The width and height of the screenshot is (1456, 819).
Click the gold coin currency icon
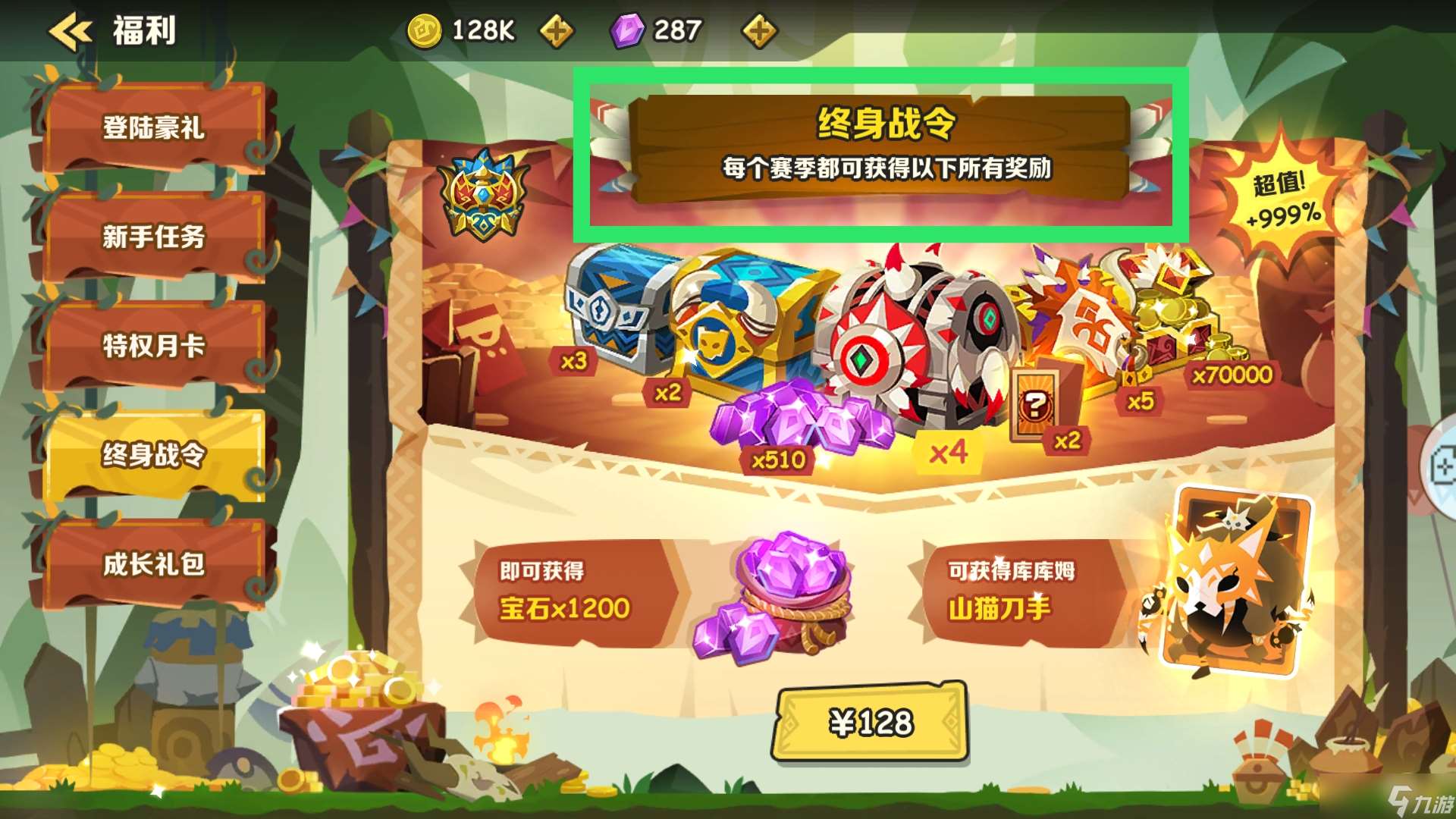425,30
